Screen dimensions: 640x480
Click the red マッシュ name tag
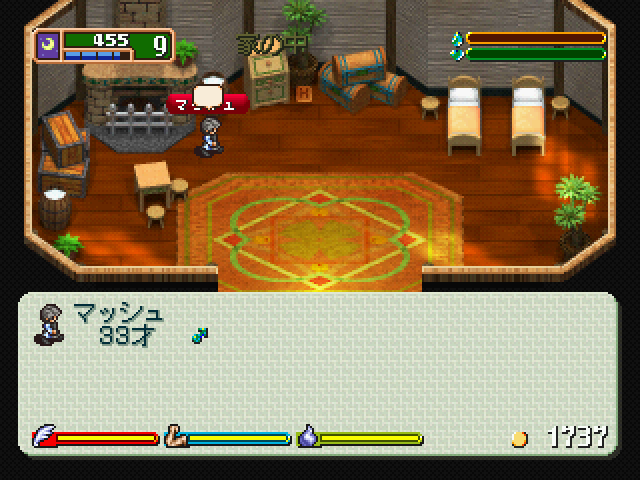[x=208, y=103]
